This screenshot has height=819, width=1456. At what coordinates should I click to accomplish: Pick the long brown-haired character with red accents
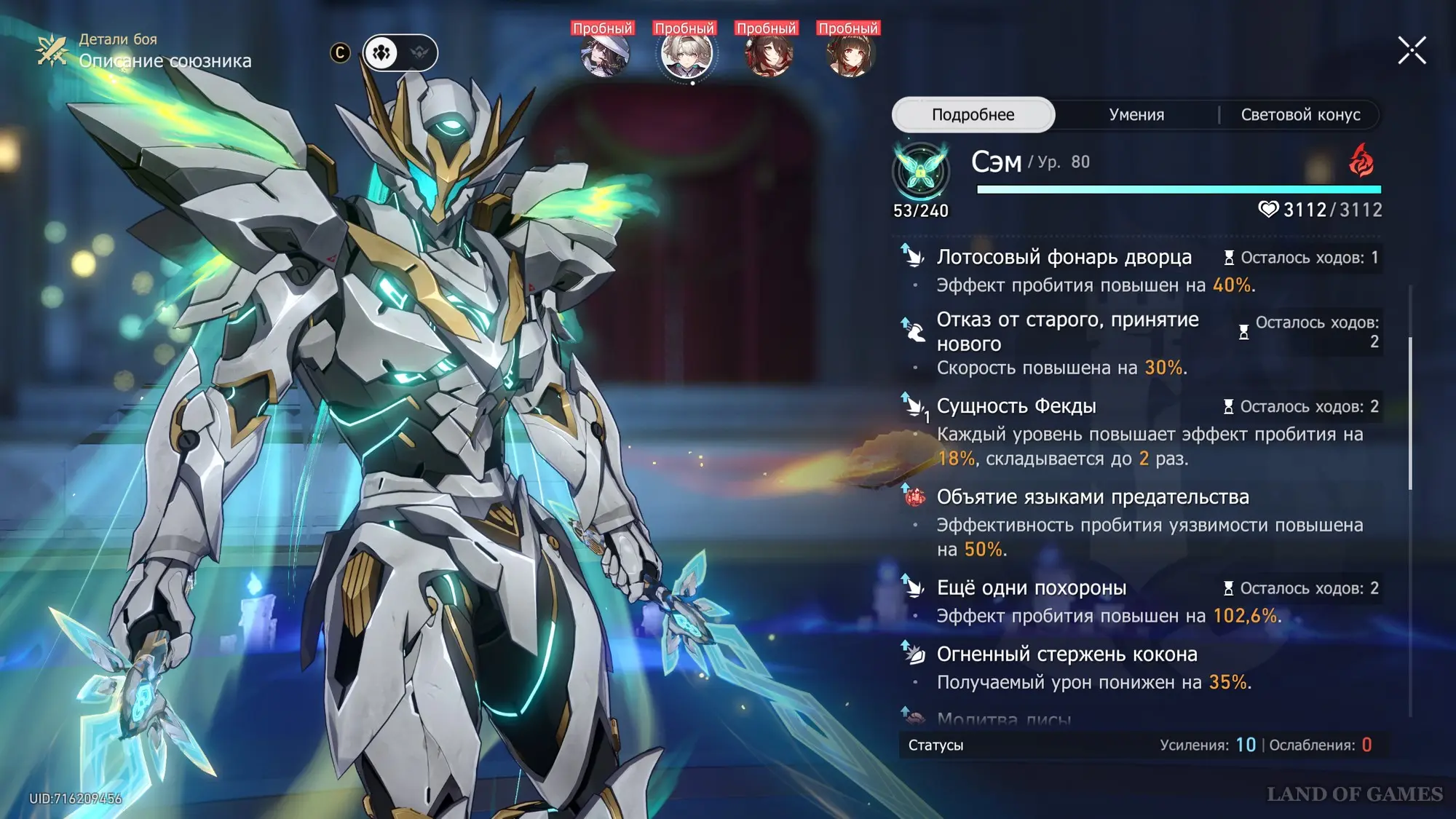click(x=768, y=55)
